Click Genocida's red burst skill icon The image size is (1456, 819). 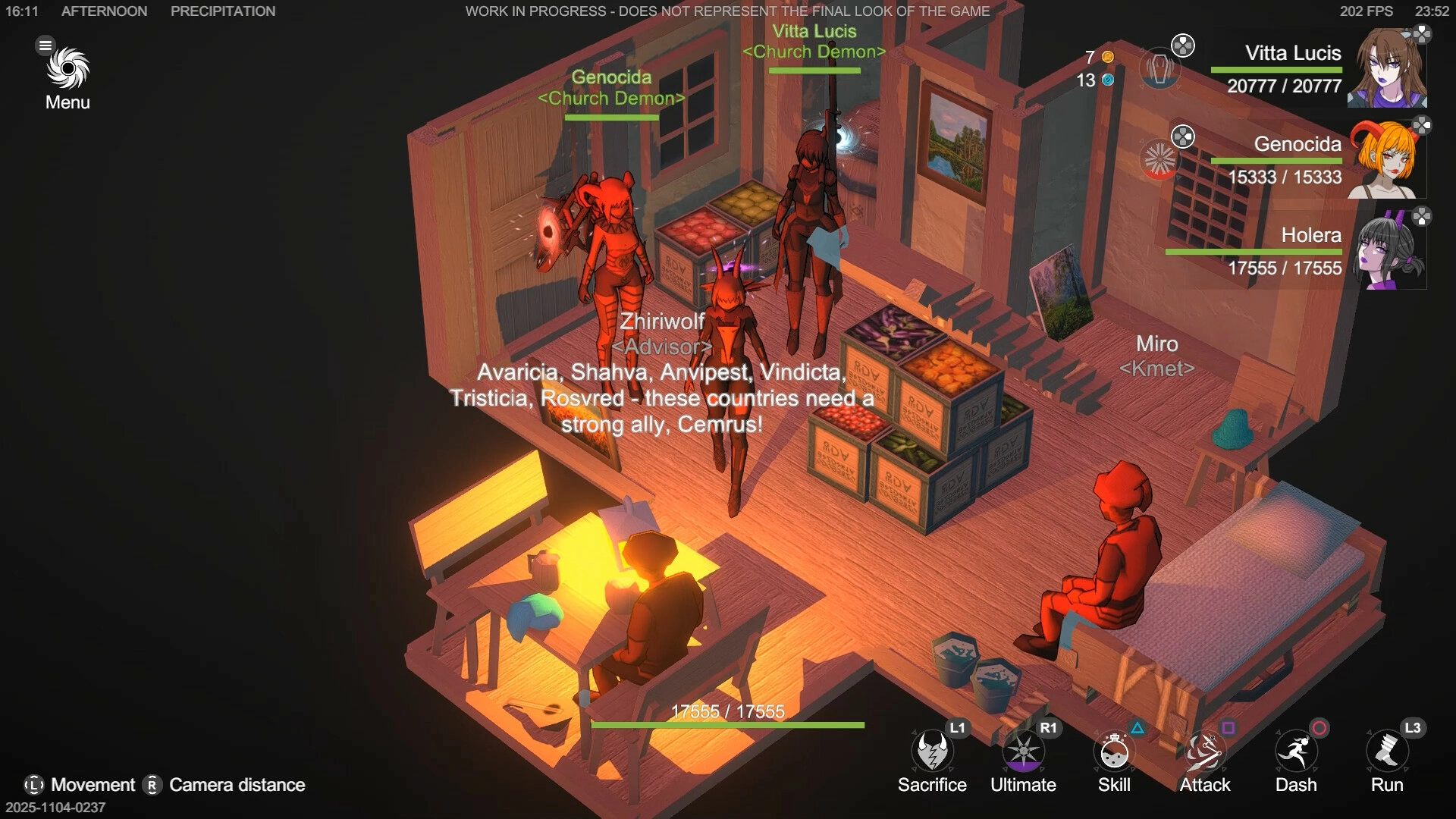(1159, 160)
